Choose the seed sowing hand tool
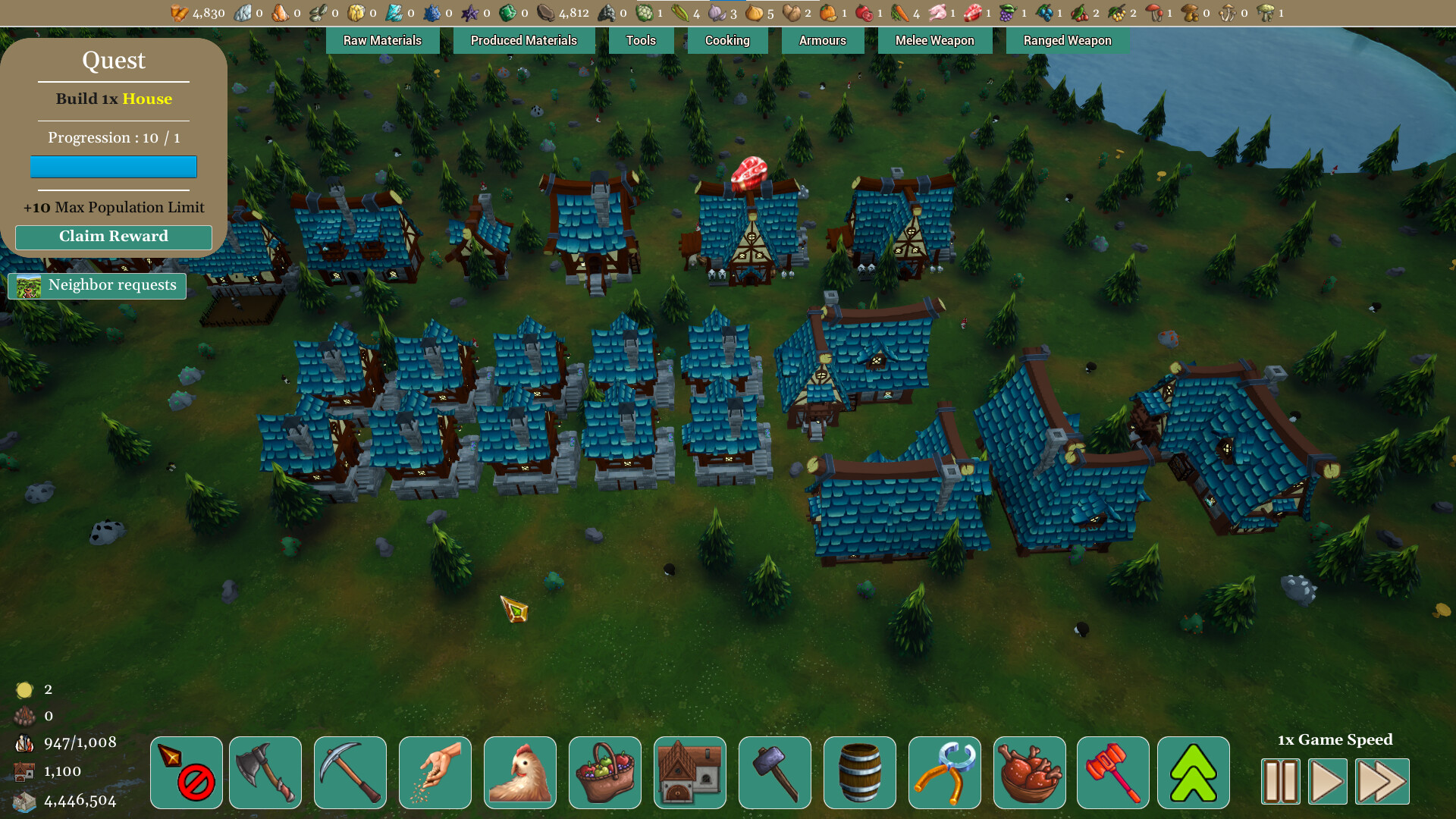 click(435, 773)
